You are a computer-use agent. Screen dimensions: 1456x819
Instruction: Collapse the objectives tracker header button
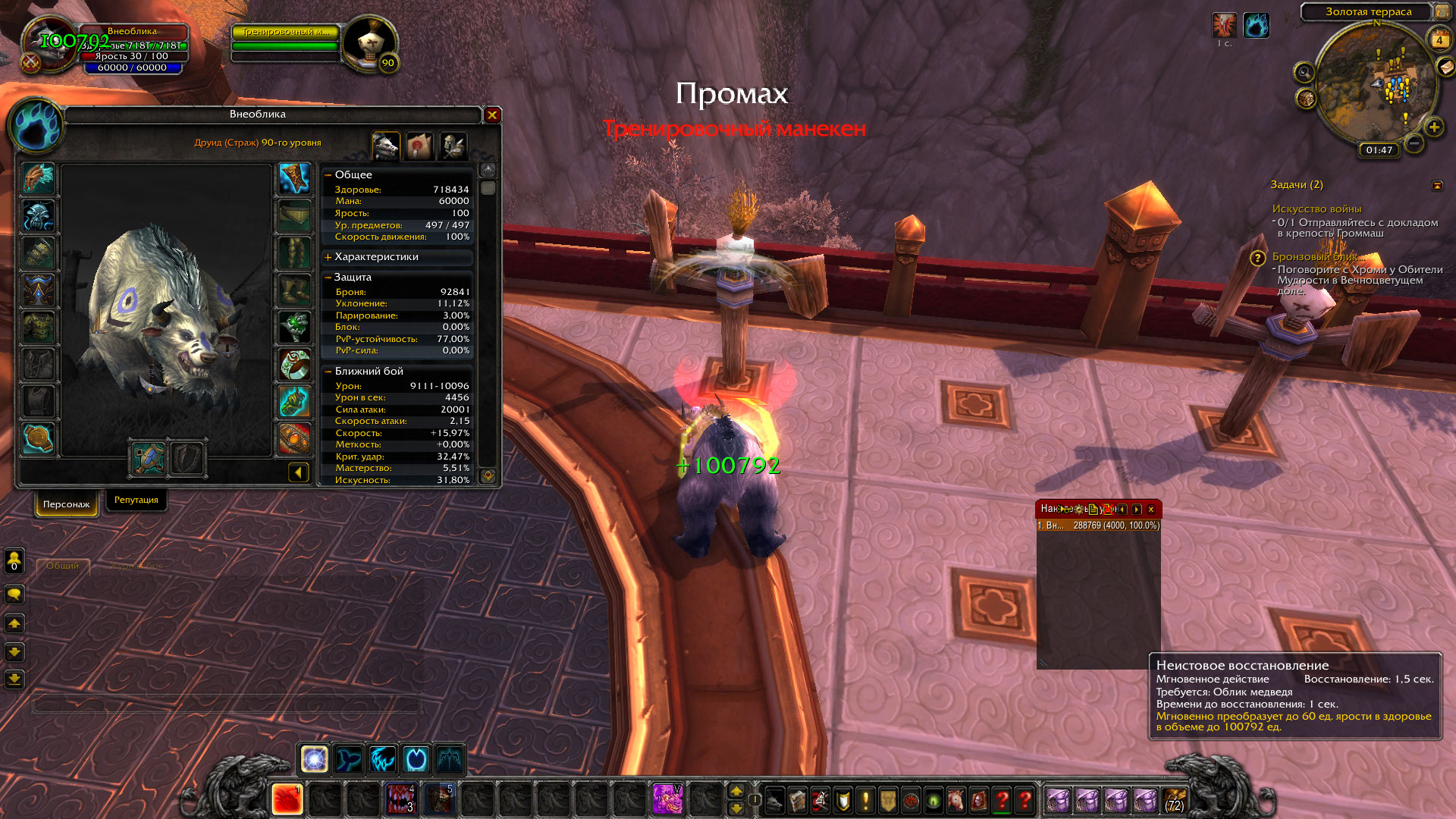click(x=1437, y=186)
